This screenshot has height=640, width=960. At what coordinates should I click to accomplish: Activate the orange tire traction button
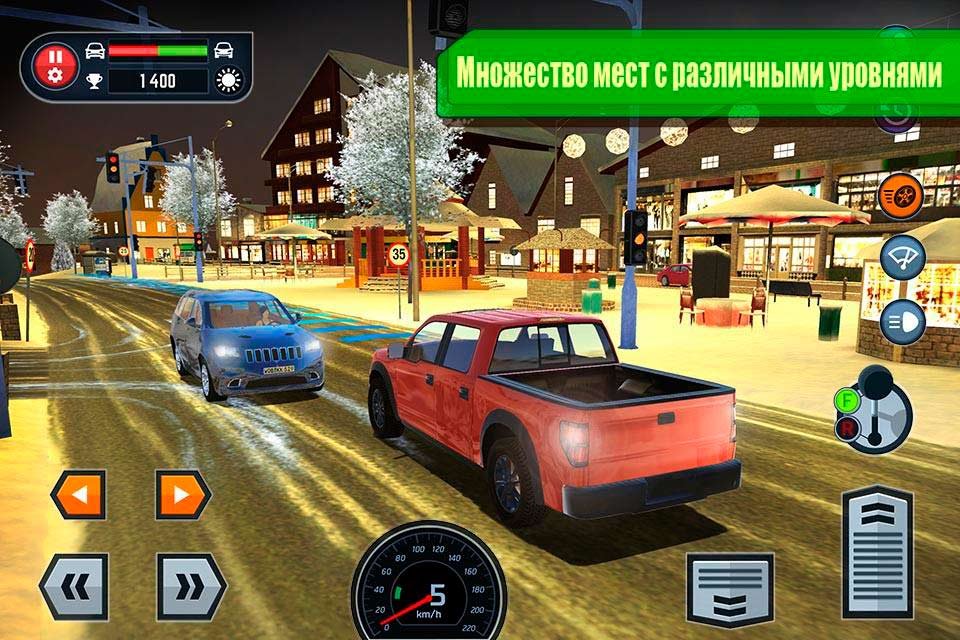point(901,196)
